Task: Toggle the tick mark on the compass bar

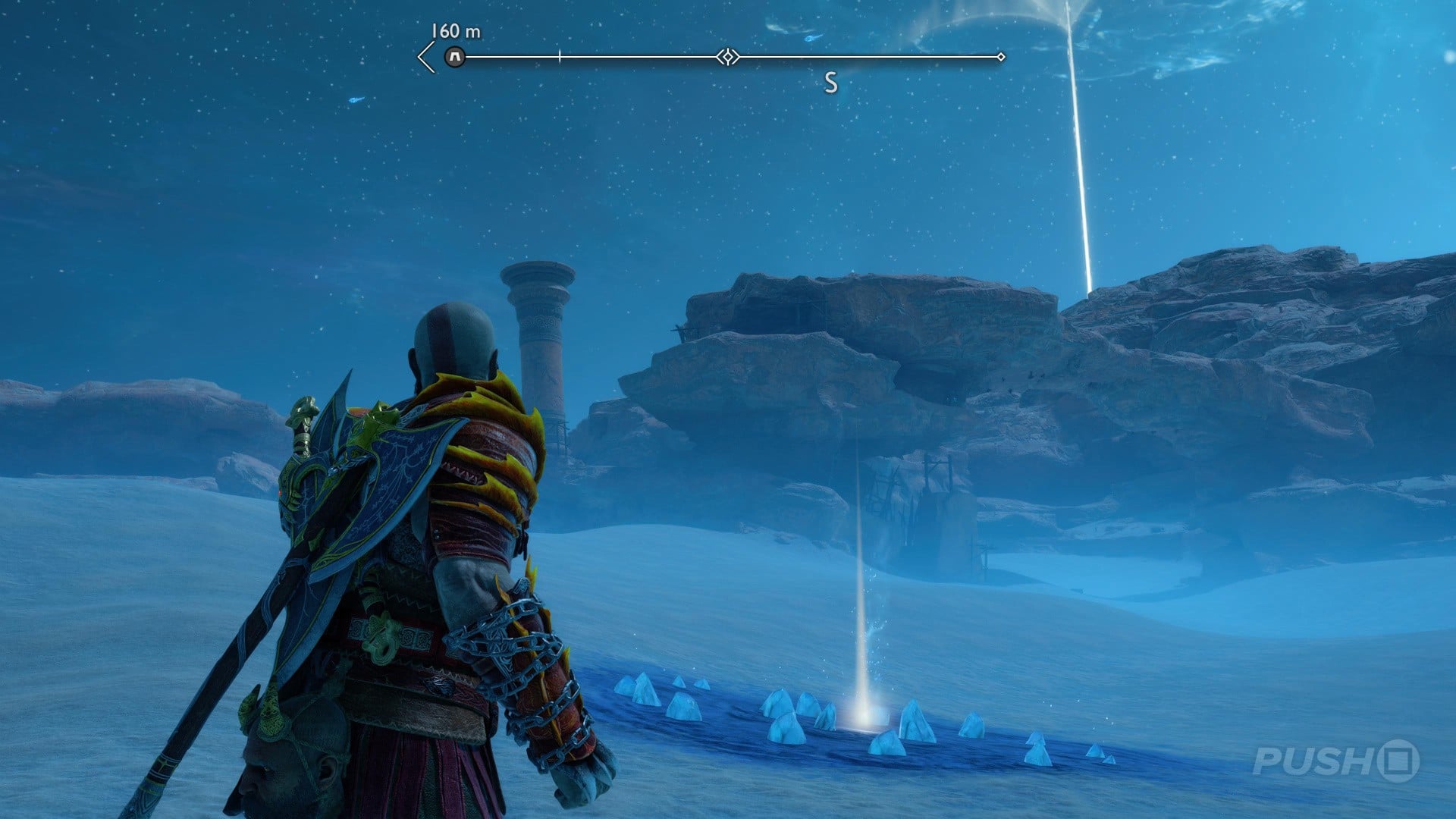Action: 559,55
